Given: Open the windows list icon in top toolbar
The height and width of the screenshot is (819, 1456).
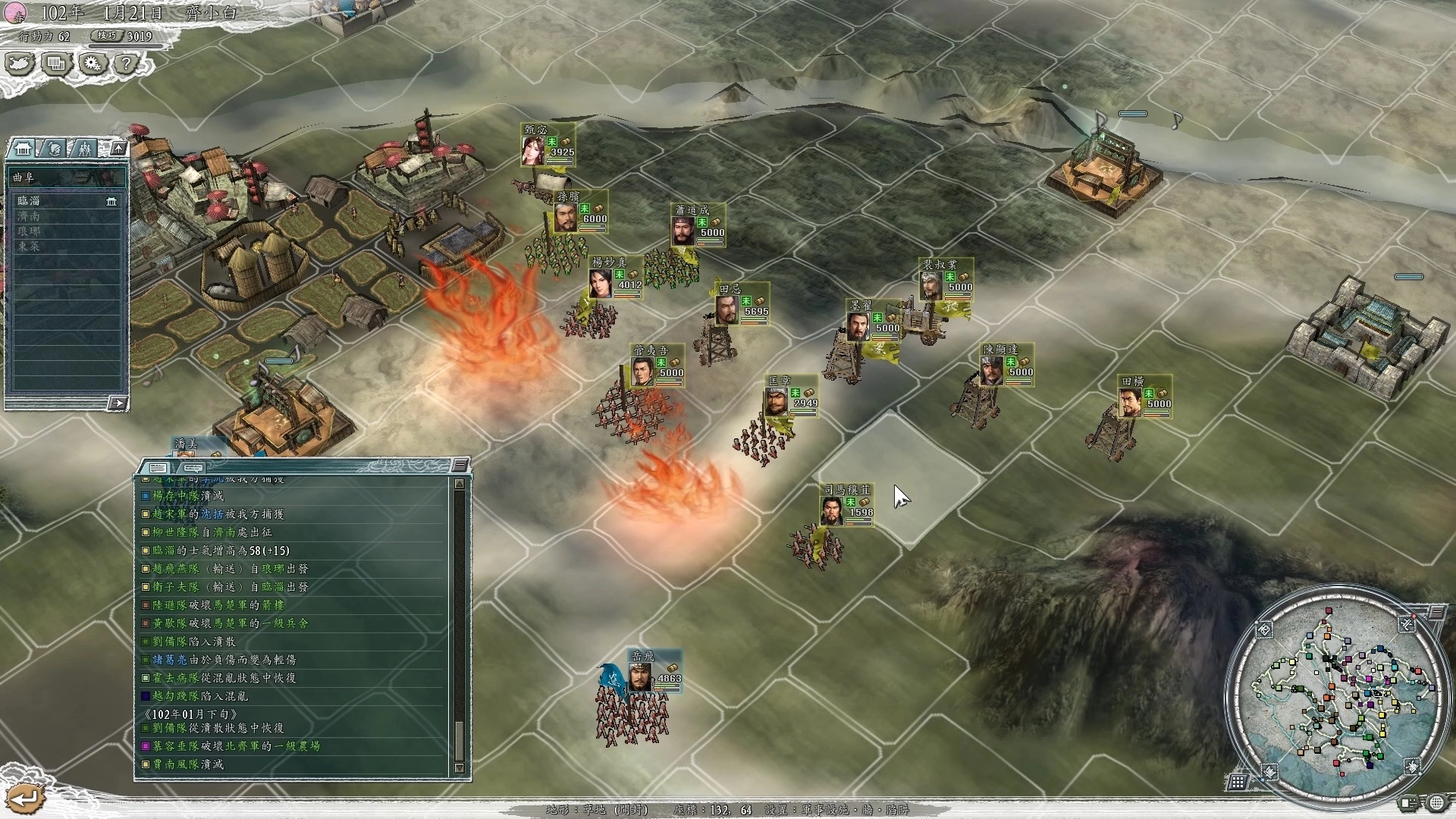Looking at the screenshot, I should coord(57,64).
